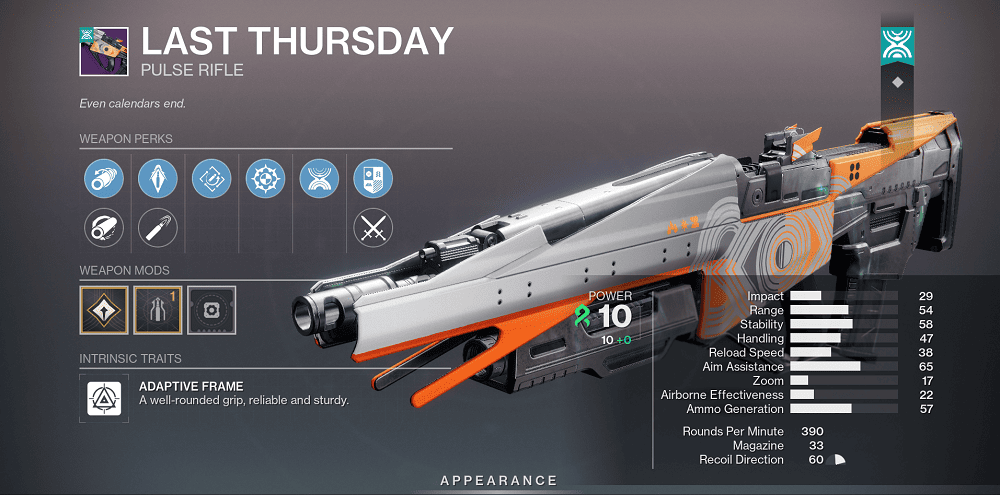This screenshot has width=1000, height=495.
Task: Select the weapon mod slot marked 1
Action: [x=157, y=310]
